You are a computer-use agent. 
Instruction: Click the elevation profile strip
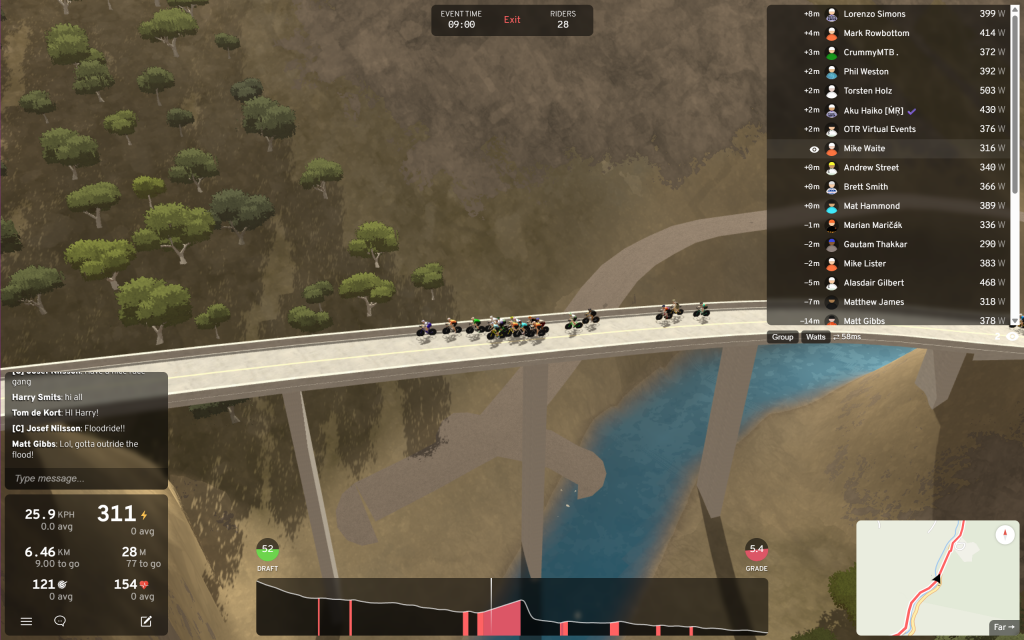(x=511, y=606)
